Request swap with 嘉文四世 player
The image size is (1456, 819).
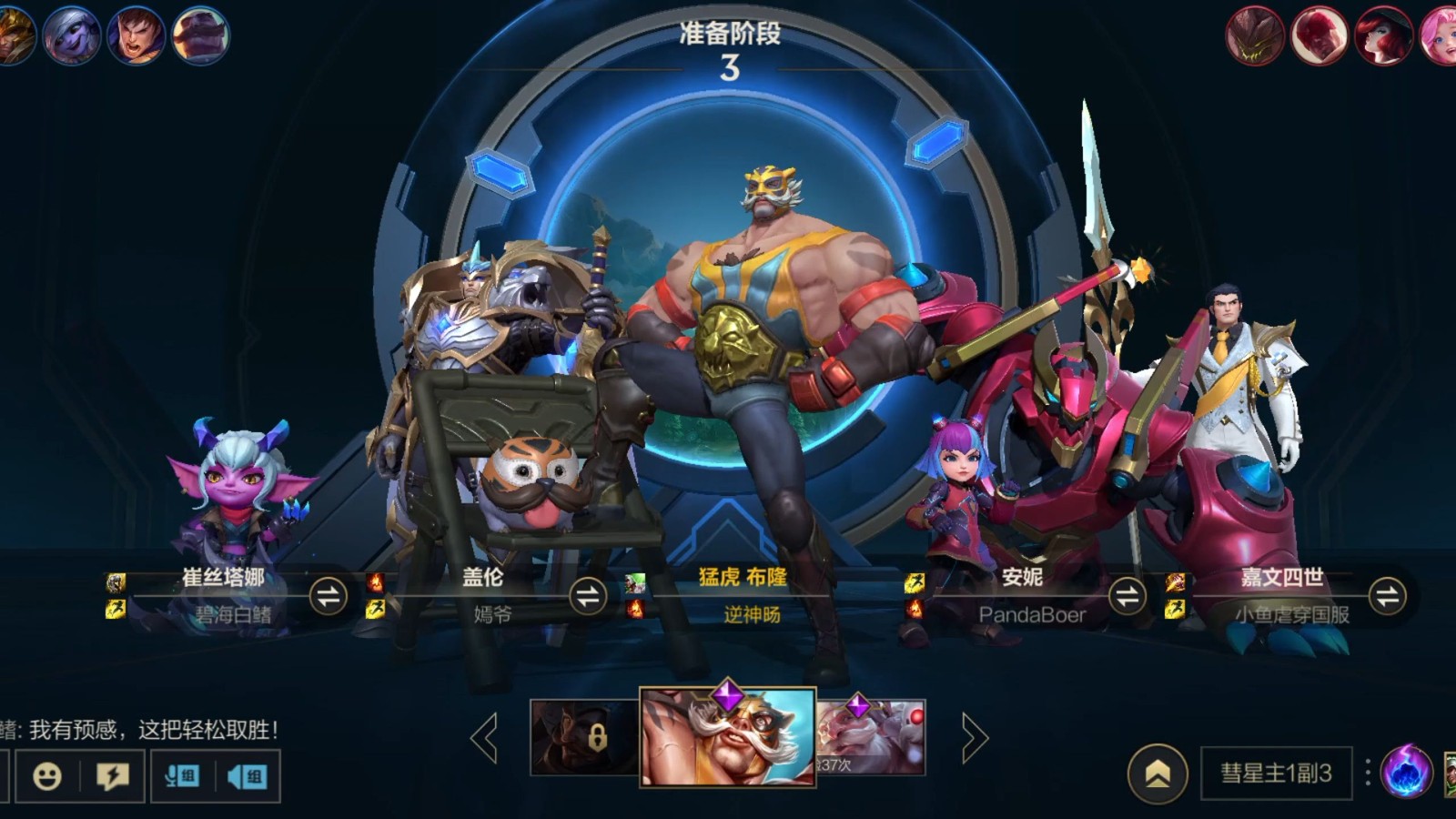(x=1387, y=597)
